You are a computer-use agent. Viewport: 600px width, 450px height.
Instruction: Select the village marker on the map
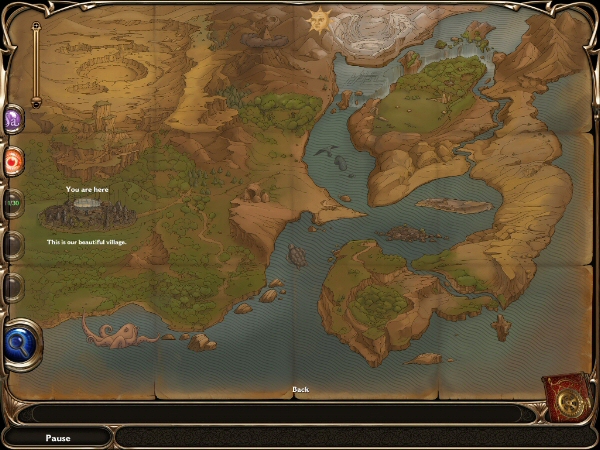tap(87, 212)
